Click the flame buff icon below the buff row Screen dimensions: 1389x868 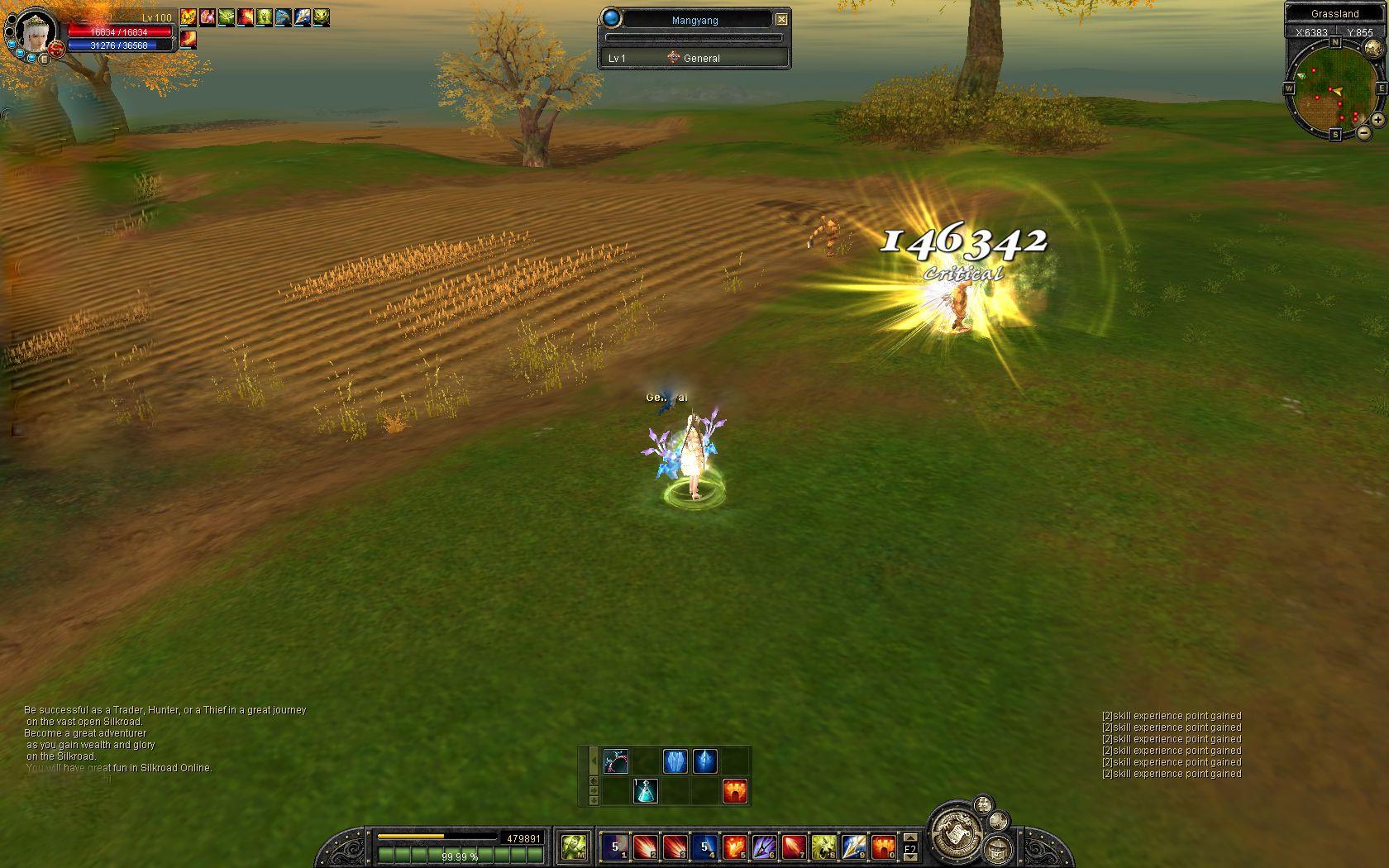[733, 790]
